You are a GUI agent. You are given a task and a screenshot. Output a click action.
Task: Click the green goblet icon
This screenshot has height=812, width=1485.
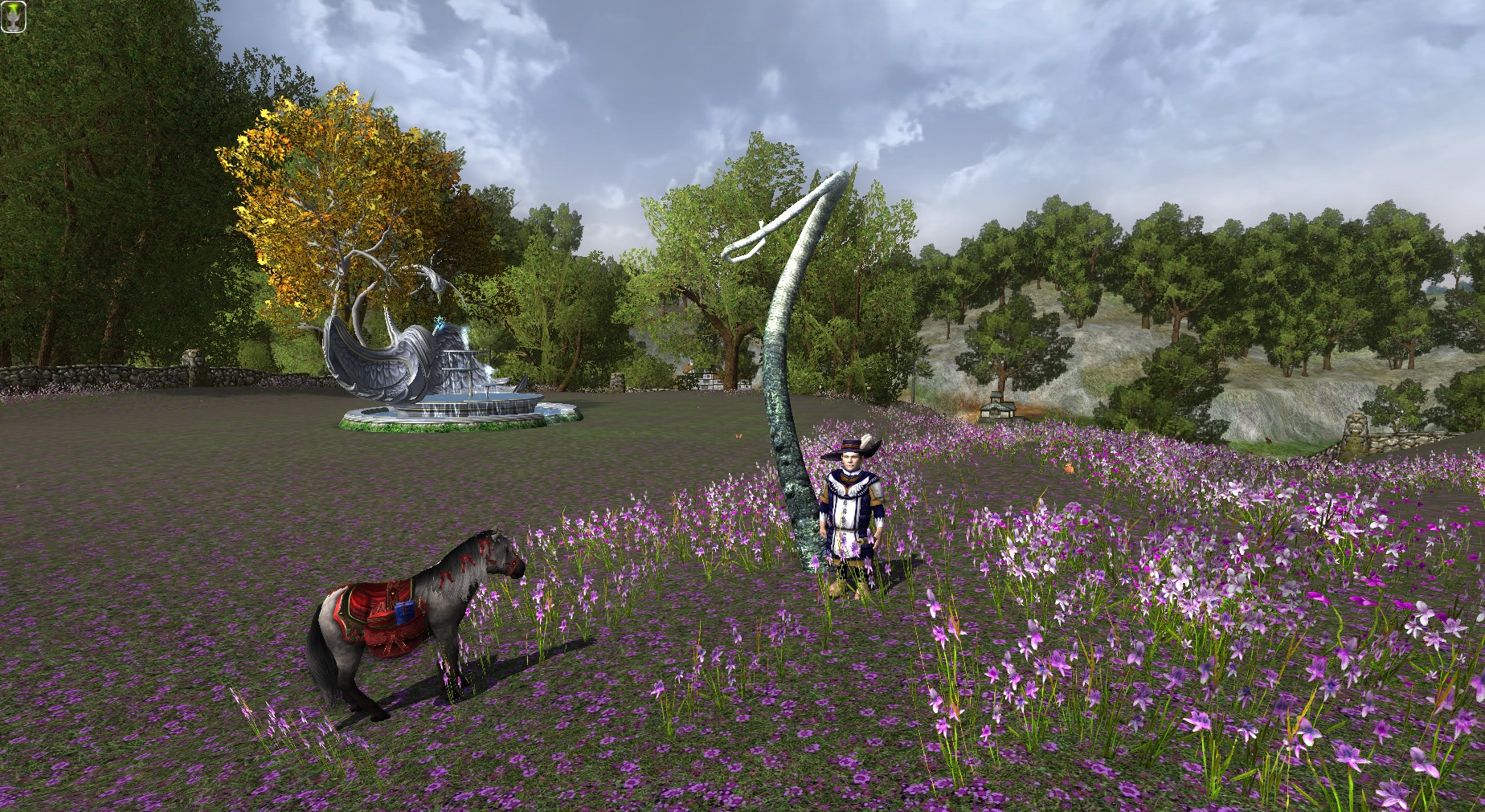13,17
